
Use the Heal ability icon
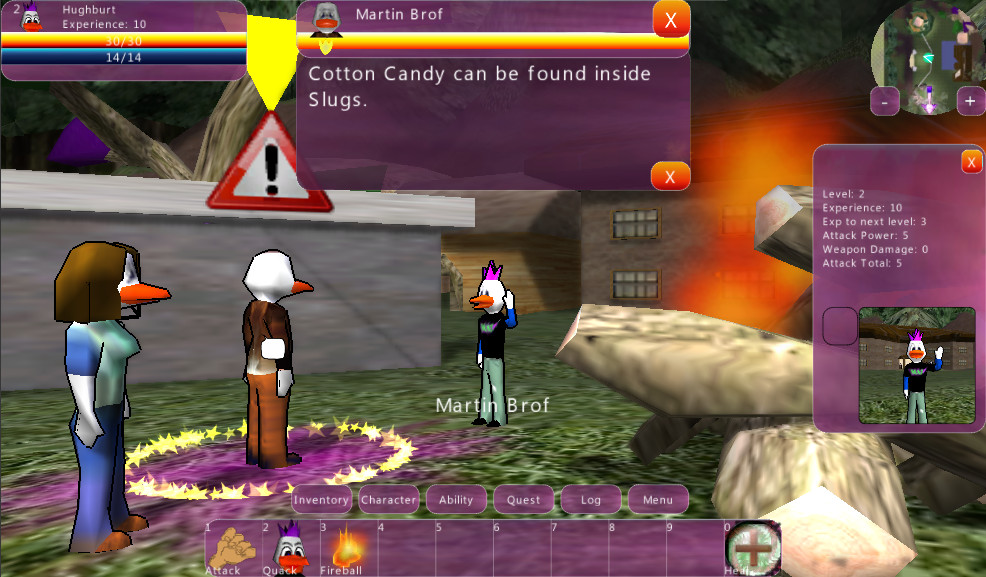(752, 548)
